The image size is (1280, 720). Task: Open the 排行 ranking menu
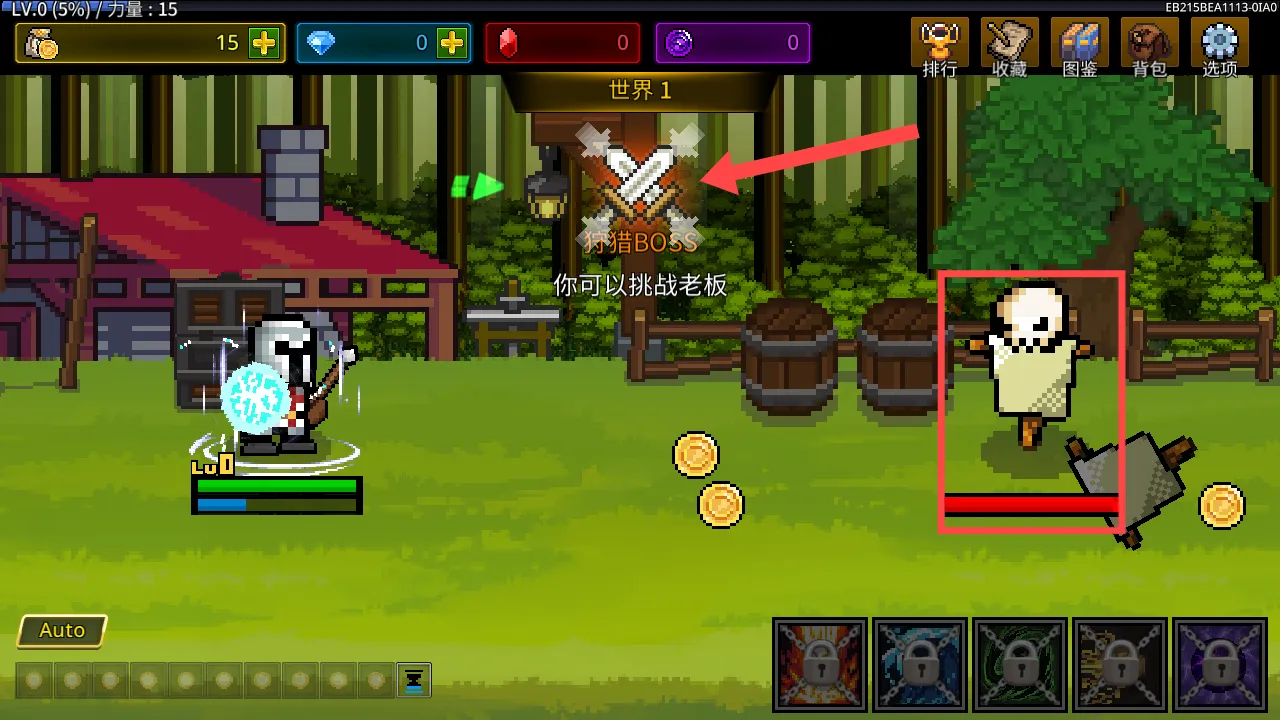(x=939, y=47)
